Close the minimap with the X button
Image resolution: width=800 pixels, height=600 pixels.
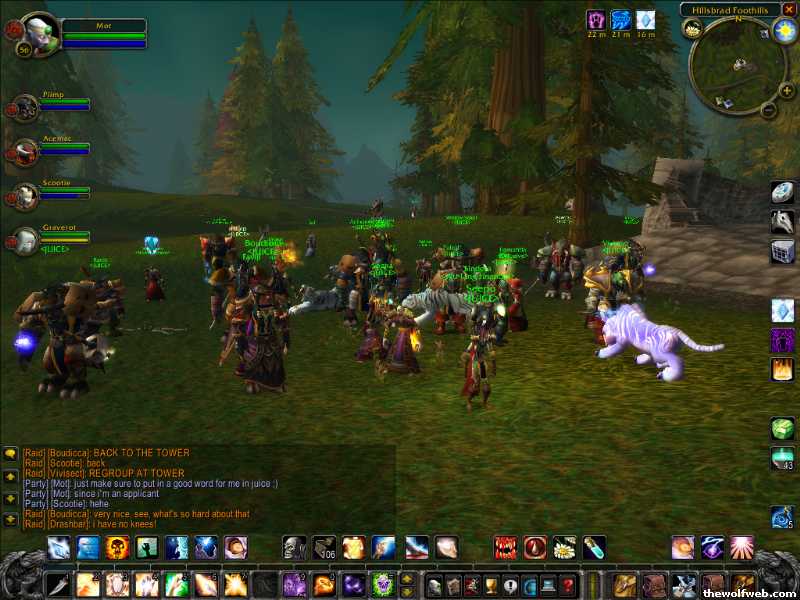coord(789,9)
